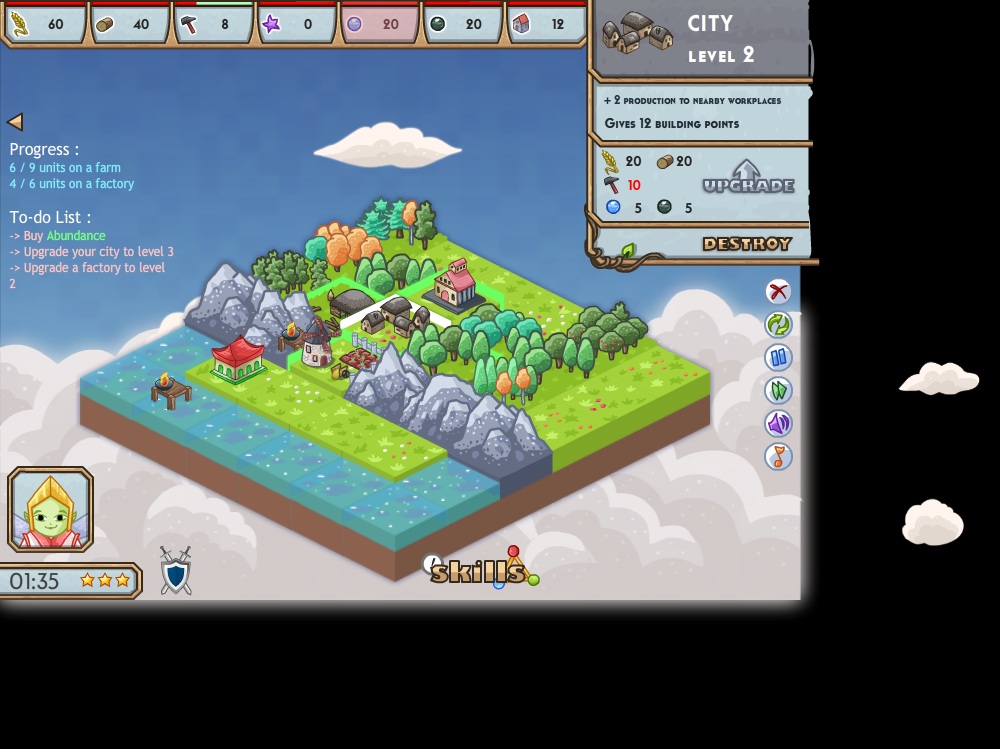Select the purple star resource counter

tap(296, 24)
